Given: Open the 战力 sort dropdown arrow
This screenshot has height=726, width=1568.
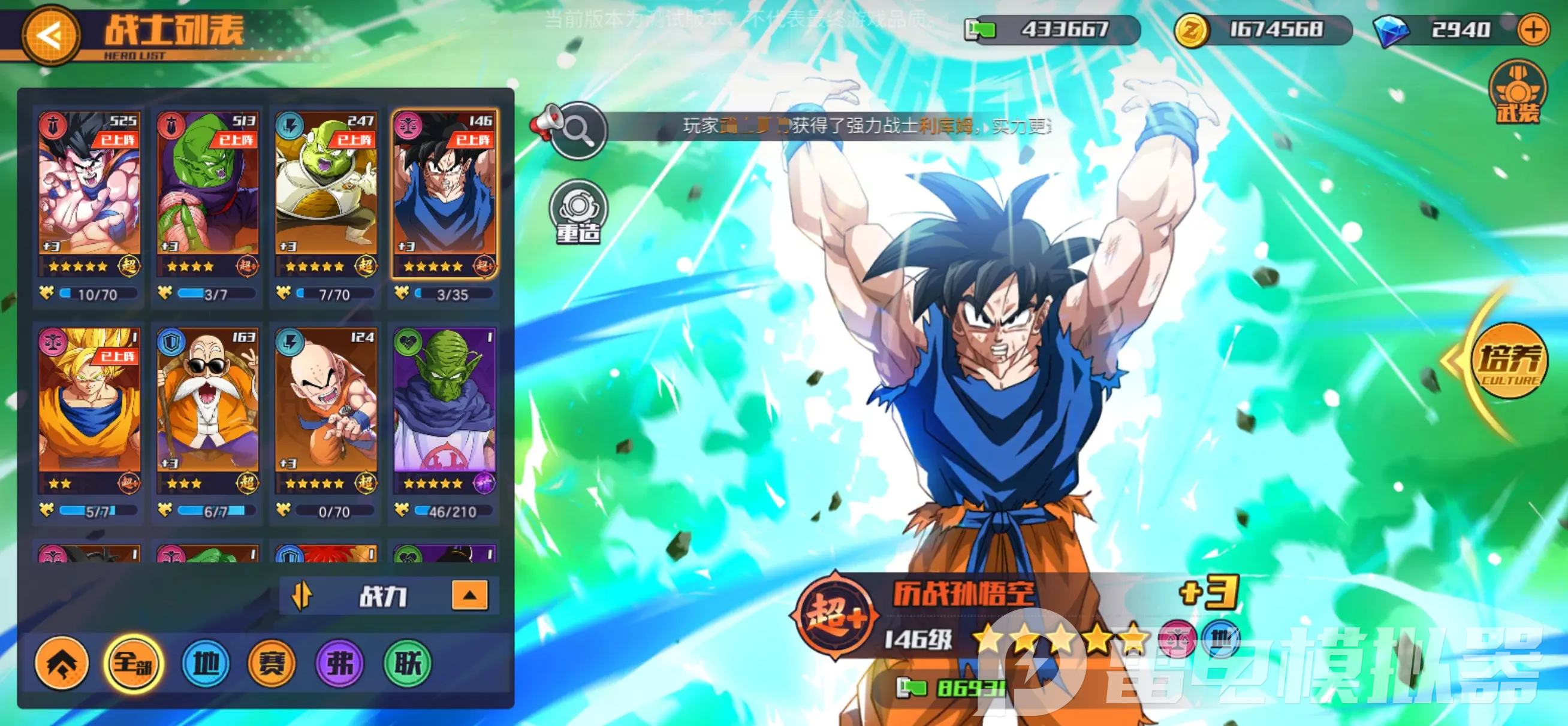Looking at the screenshot, I should [x=469, y=595].
